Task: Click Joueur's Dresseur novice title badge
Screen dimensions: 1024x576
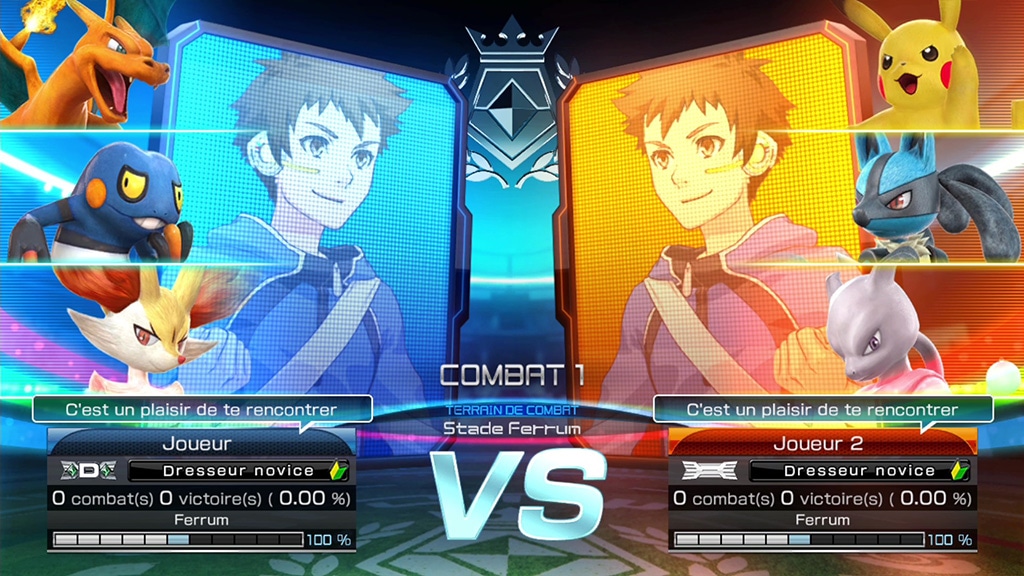Action: 238,470
